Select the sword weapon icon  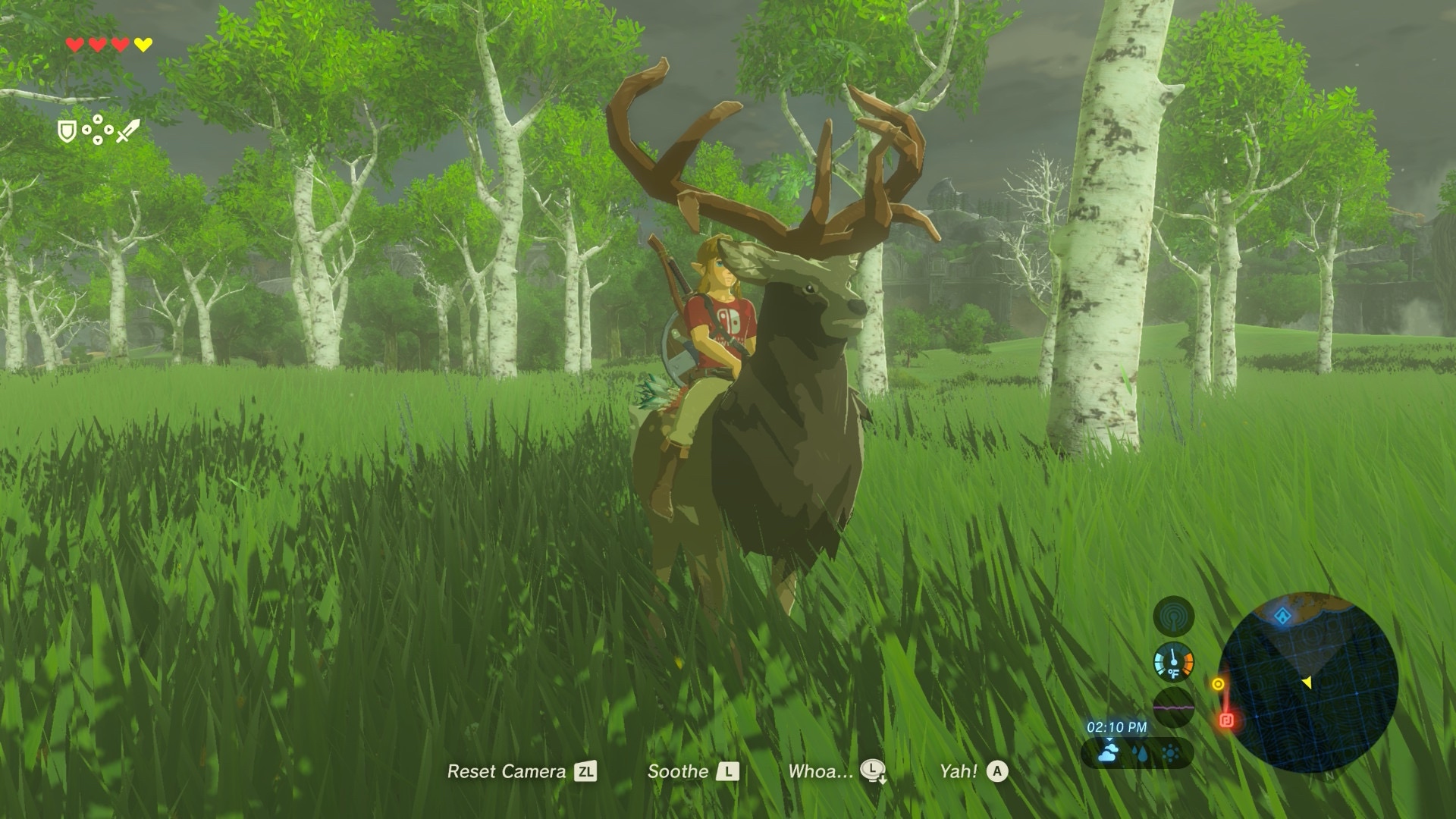pos(128,132)
